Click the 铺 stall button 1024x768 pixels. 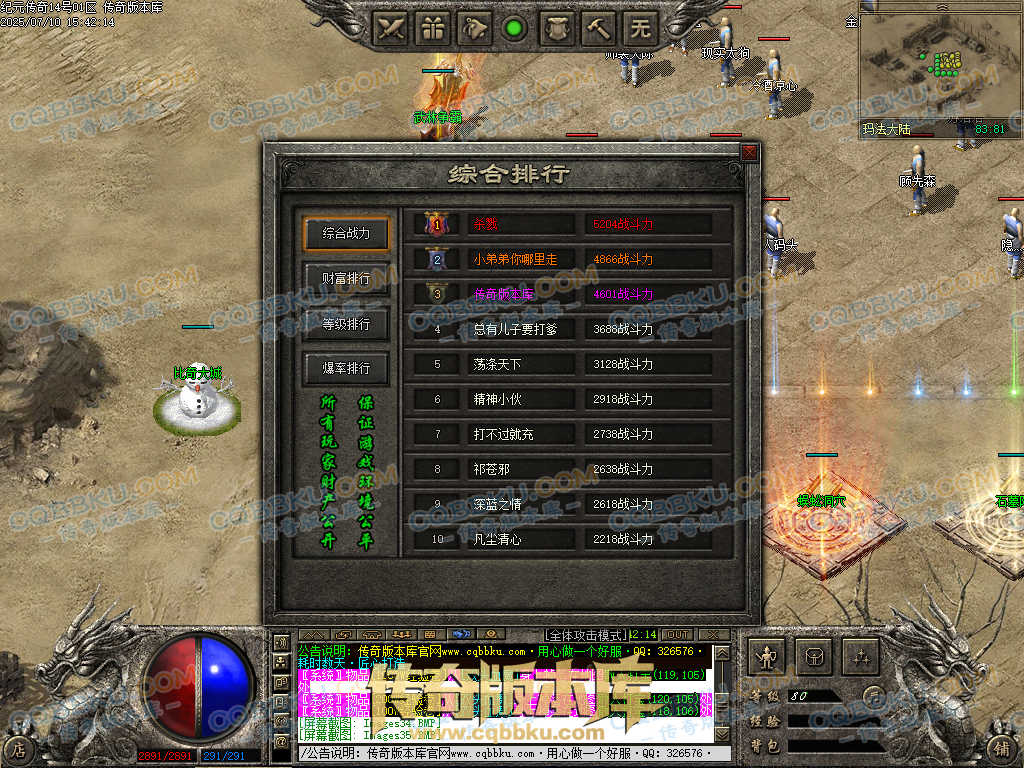[1001, 748]
